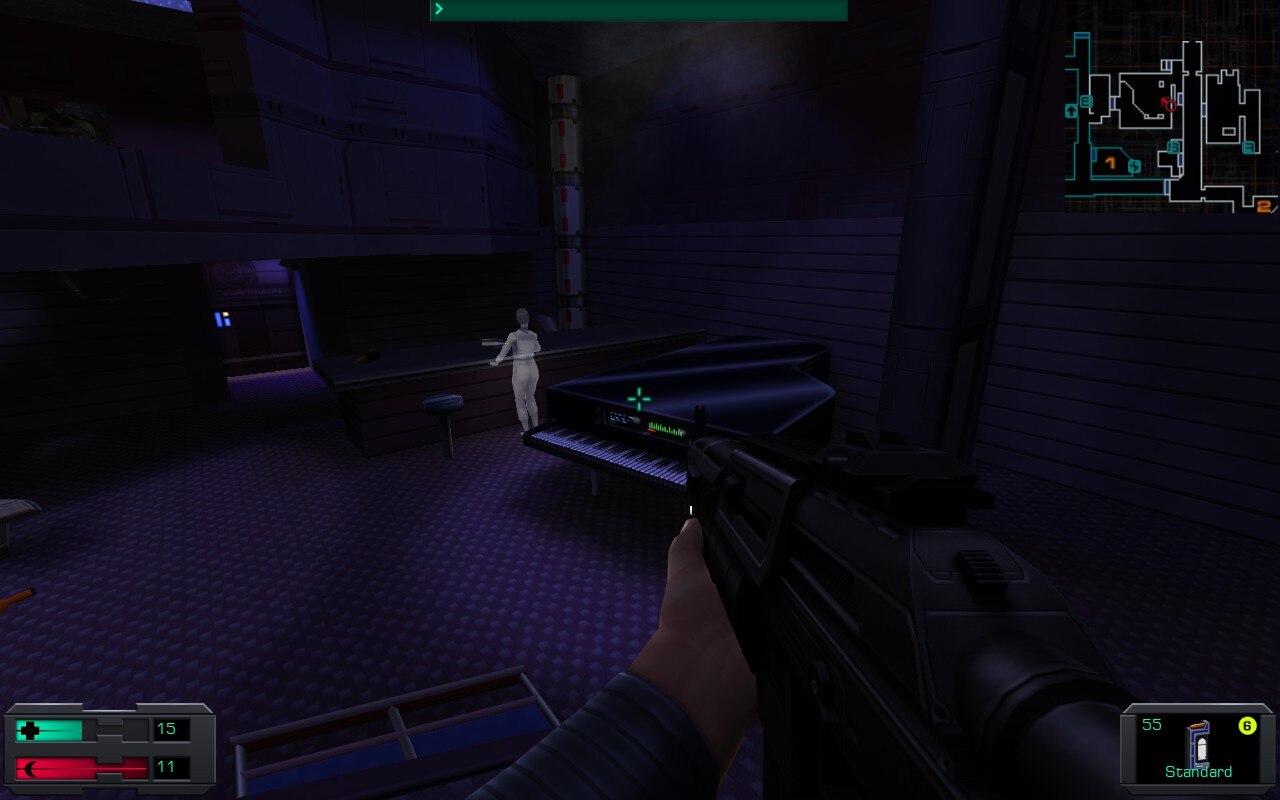Click the cyan up-arrow marker on the minimap
The image size is (1280, 800).
(x=1071, y=111)
